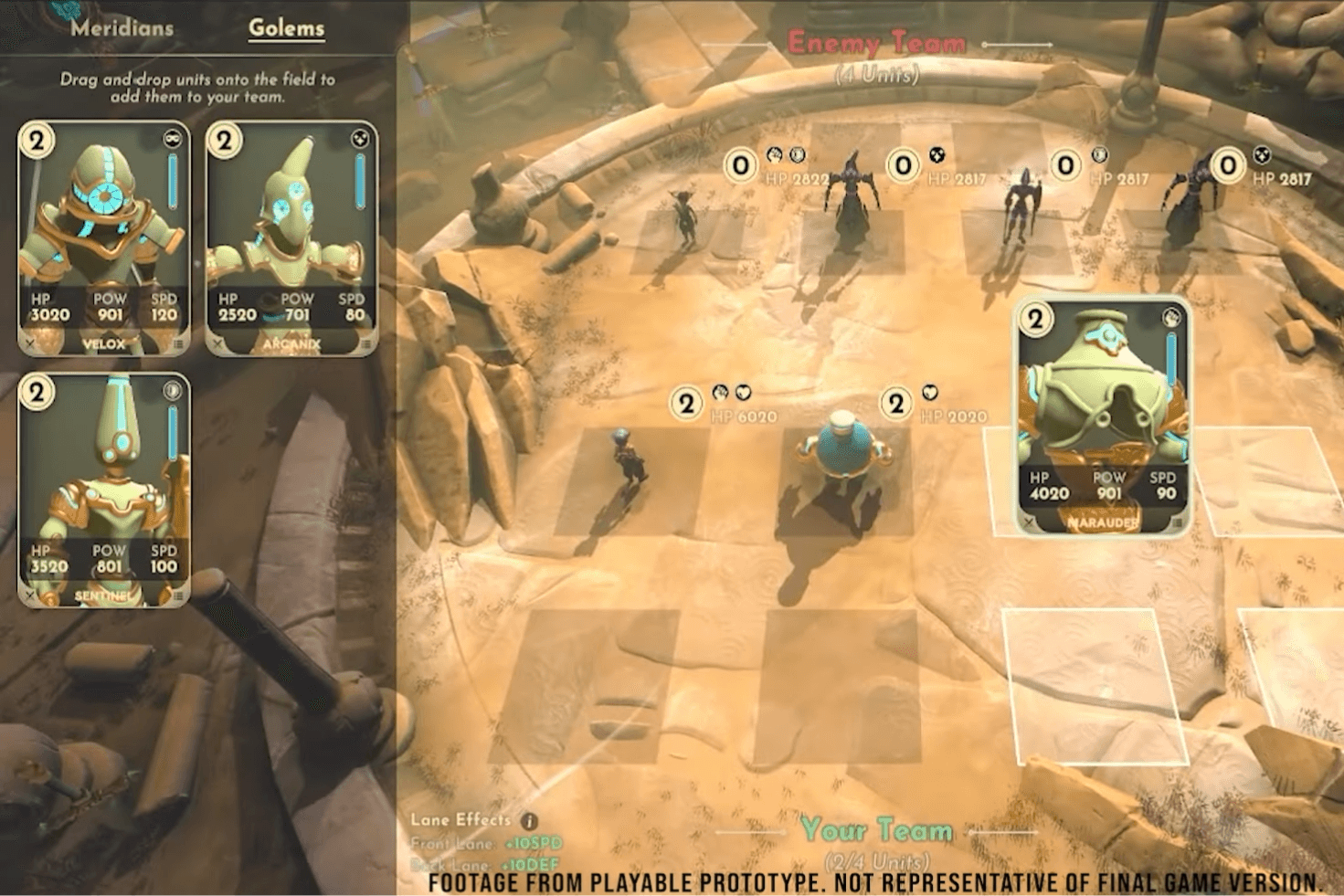
Task: Open the Marauder card details list icon
Action: click(1177, 522)
